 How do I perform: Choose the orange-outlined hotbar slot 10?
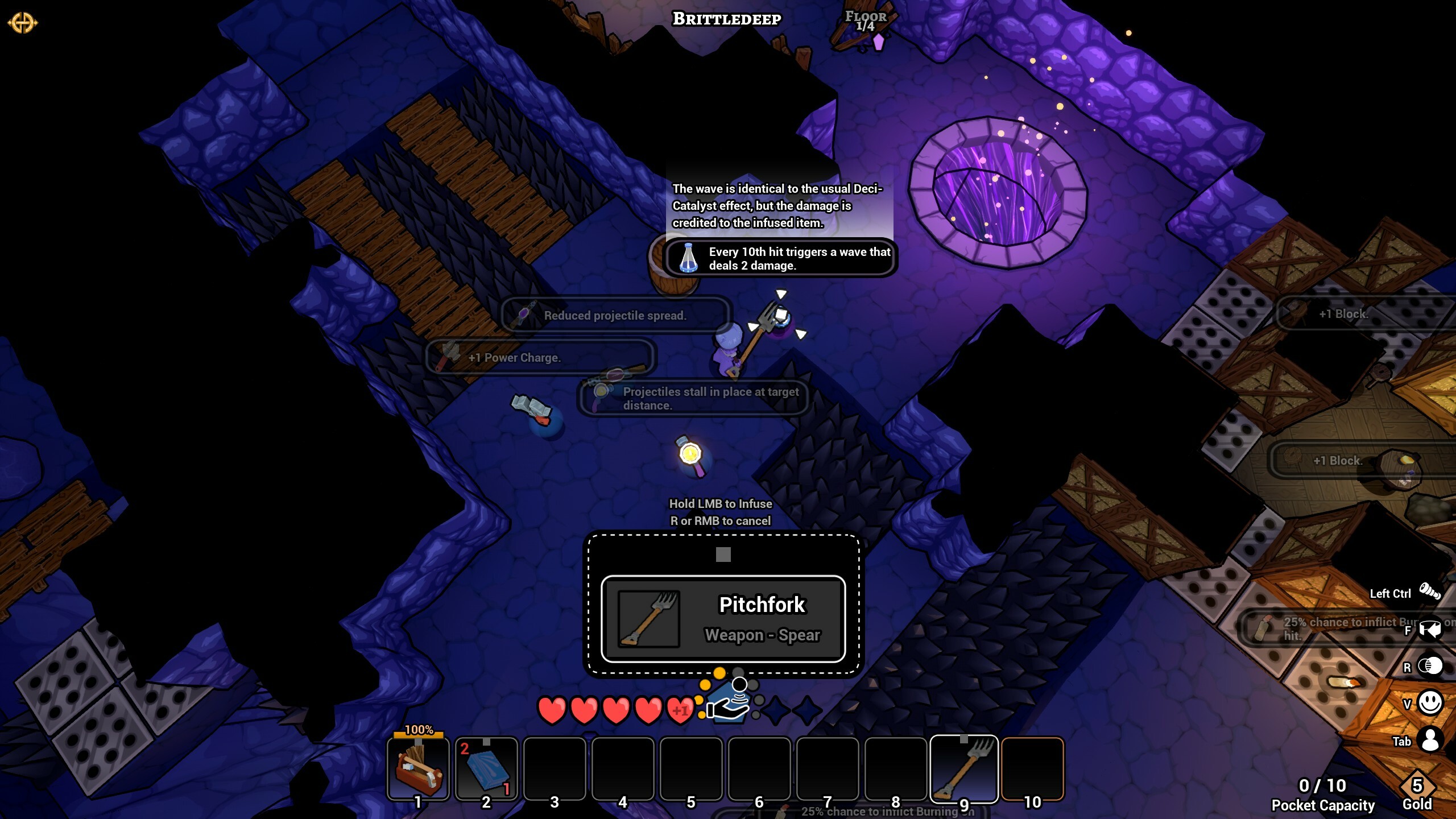[1032, 768]
